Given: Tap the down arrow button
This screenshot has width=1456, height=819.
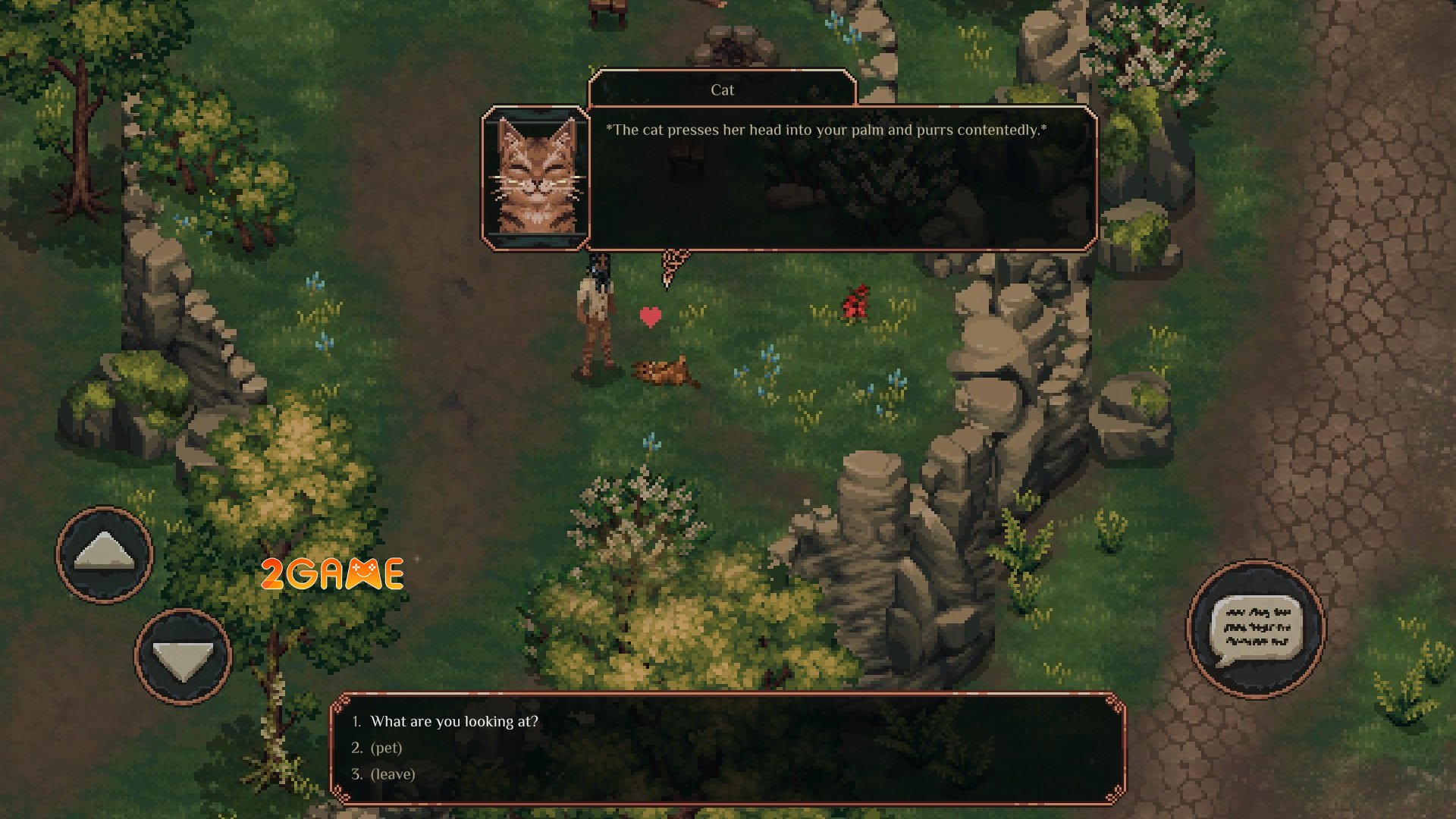Looking at the screenshot, I should point(183,656).
